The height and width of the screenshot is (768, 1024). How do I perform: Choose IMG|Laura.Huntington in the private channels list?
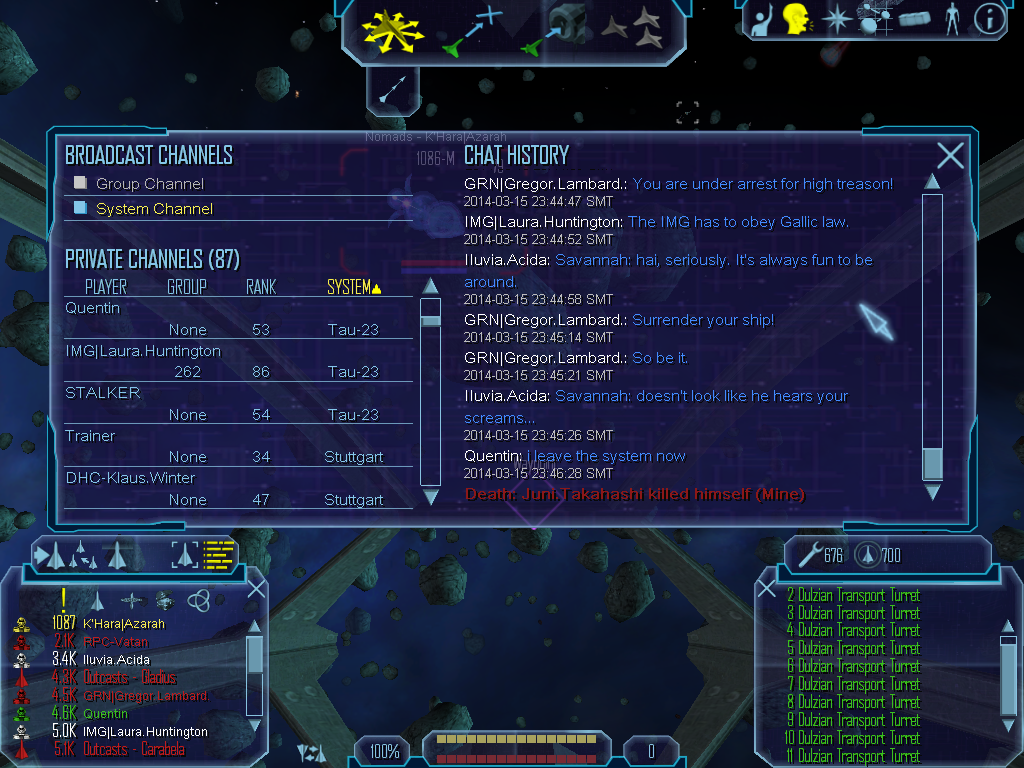pyautogui.click(x=143, y=351)
